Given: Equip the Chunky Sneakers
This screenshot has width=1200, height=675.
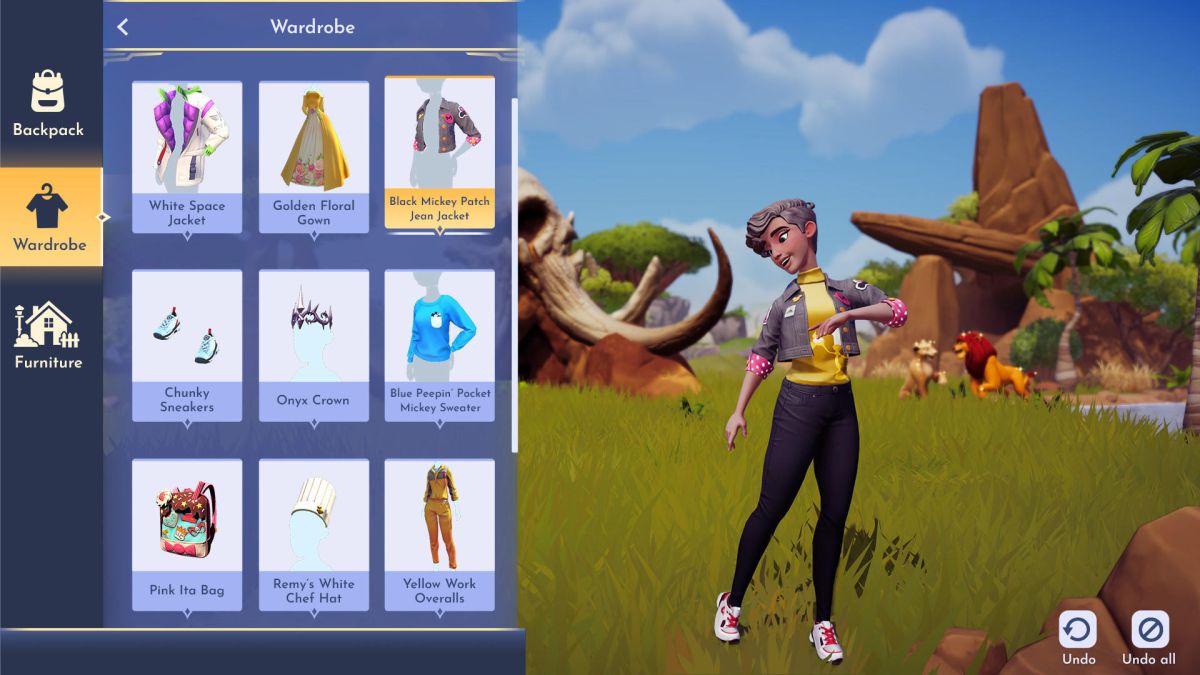Looking at the screenshot, I should tap(187, 344).
